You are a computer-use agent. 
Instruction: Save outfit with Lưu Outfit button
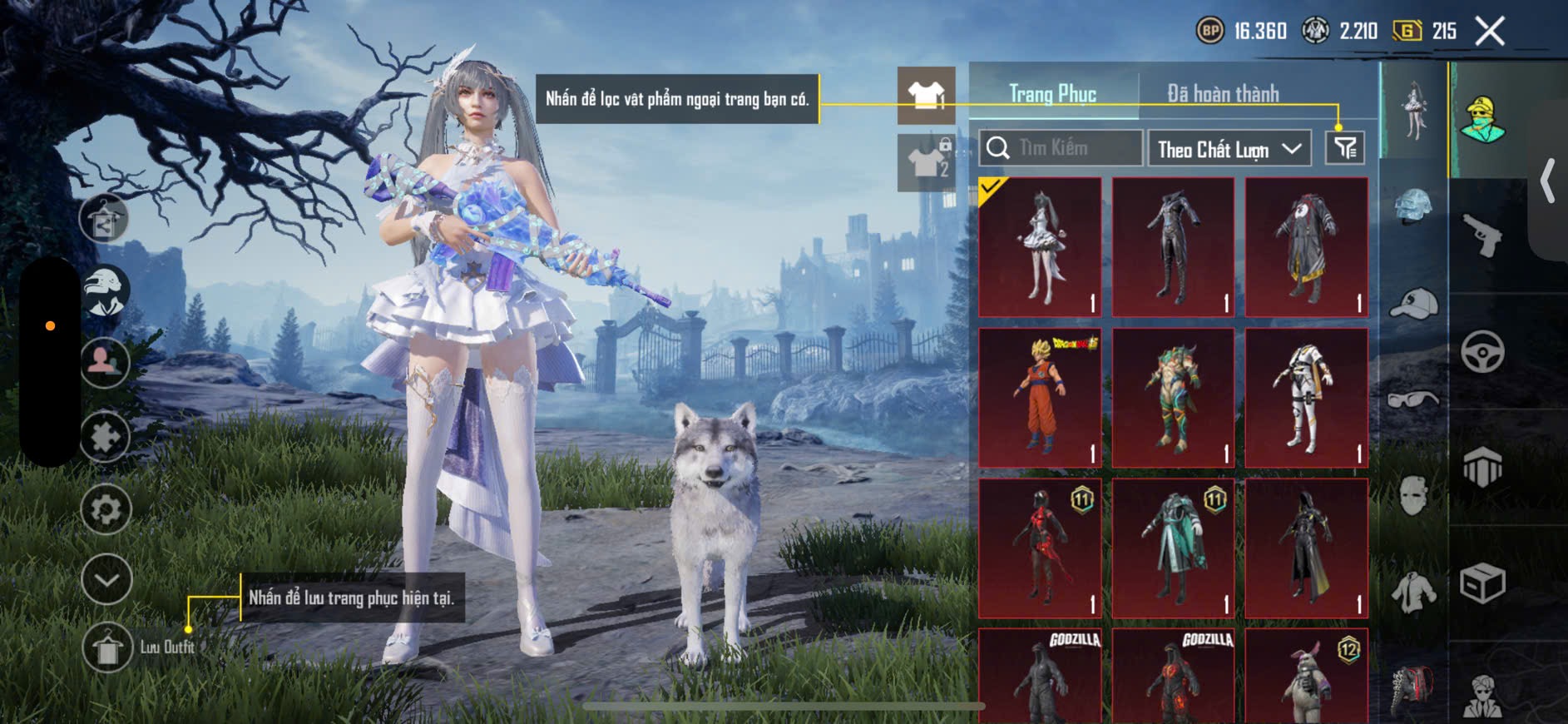[107, 647]
